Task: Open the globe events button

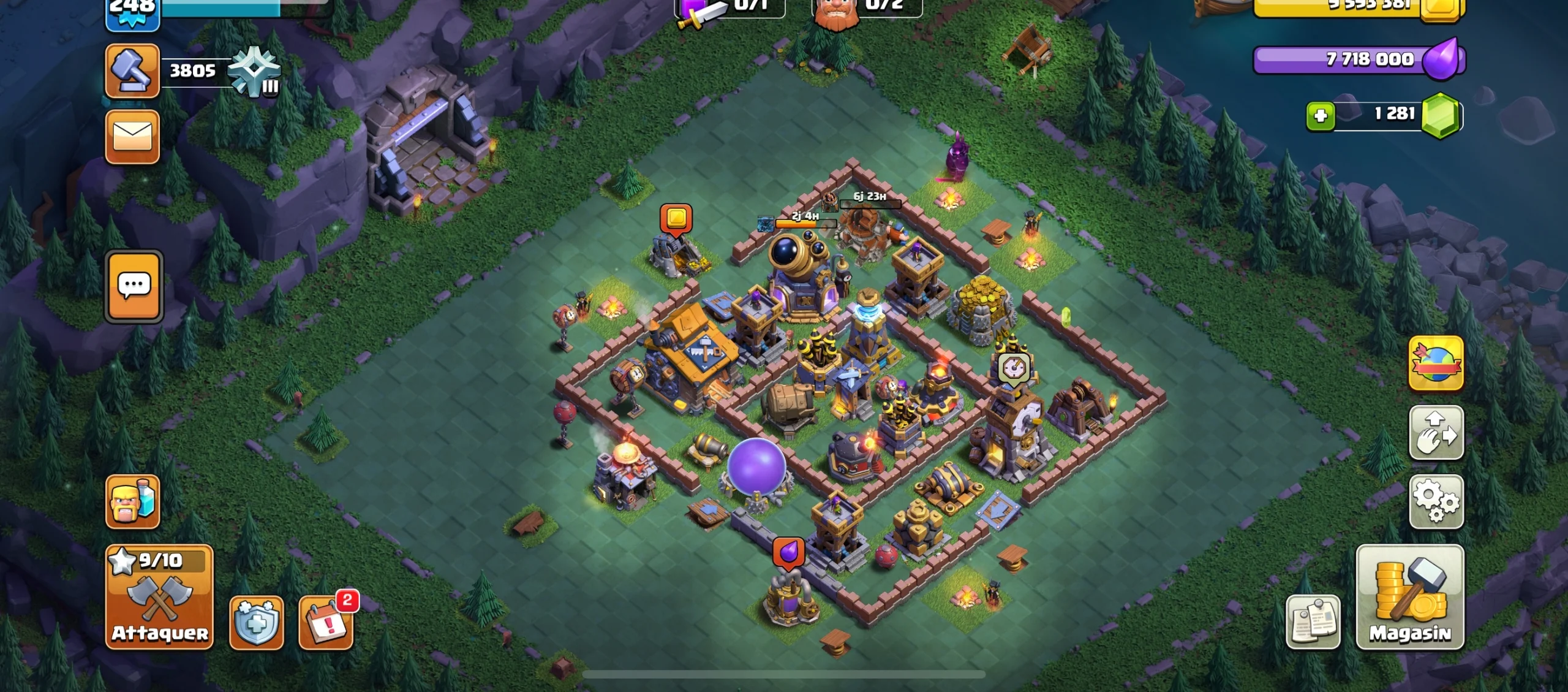Action: click(x=1436, y=363)
